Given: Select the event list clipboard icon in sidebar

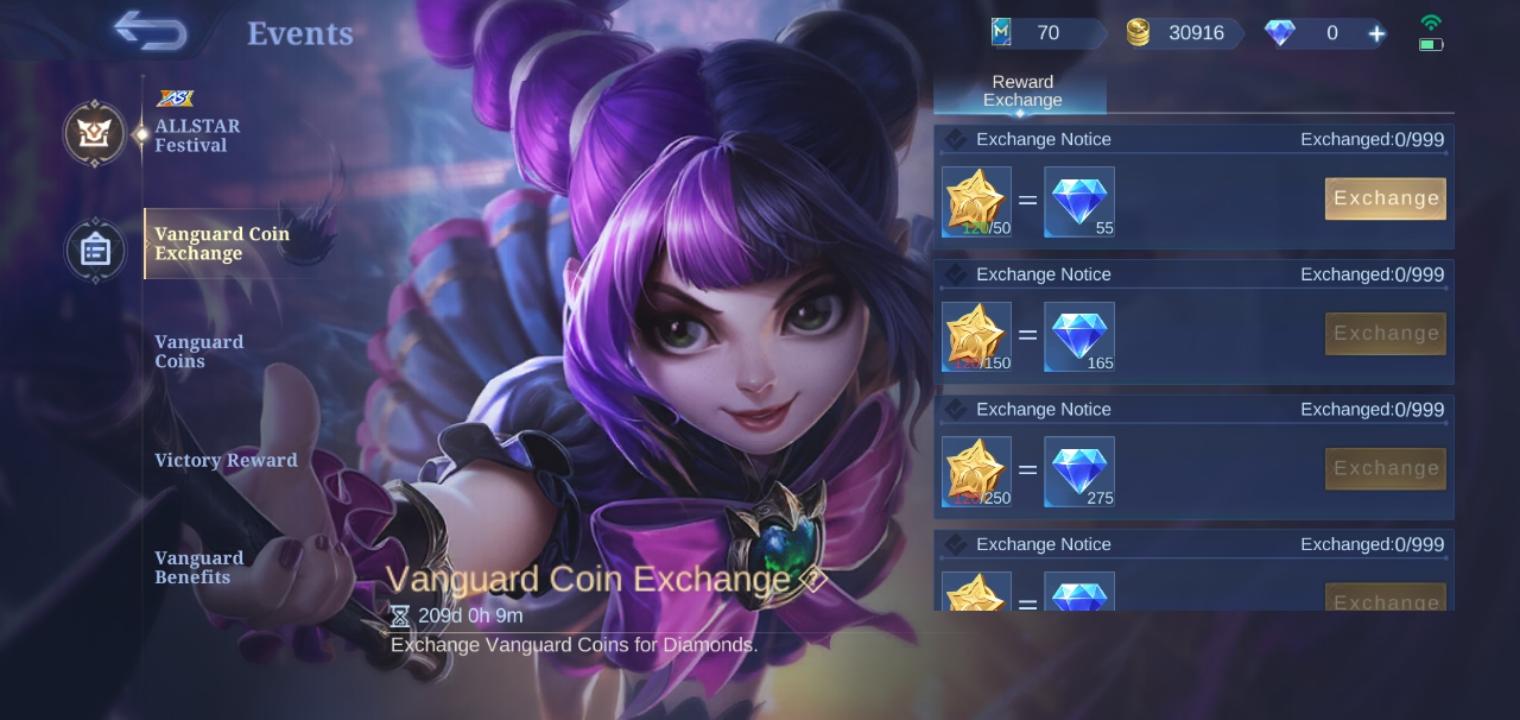Looking at the screenshot, I should (95, 250).
